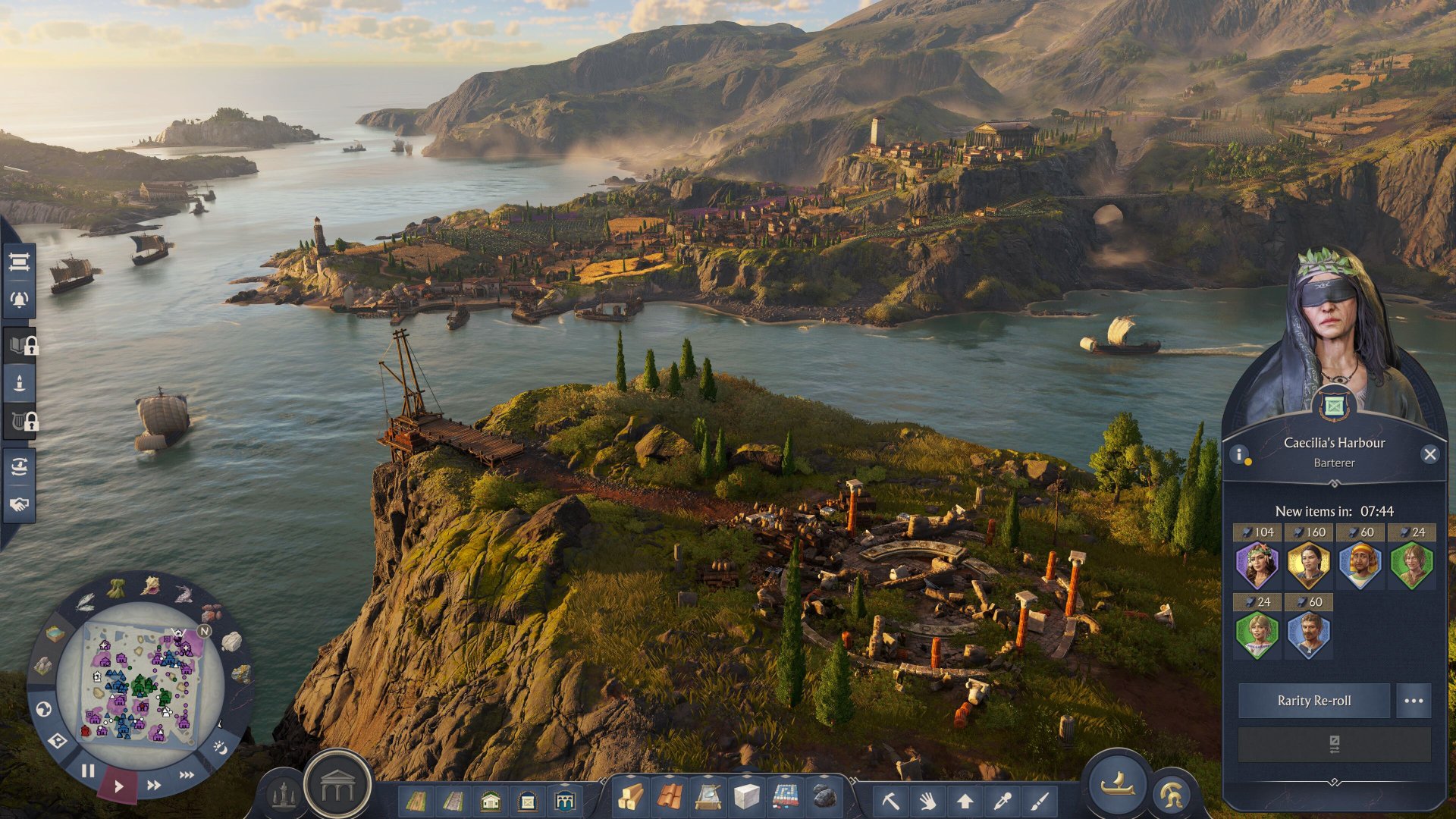Toggle the day and night cycle

(221, 748)
